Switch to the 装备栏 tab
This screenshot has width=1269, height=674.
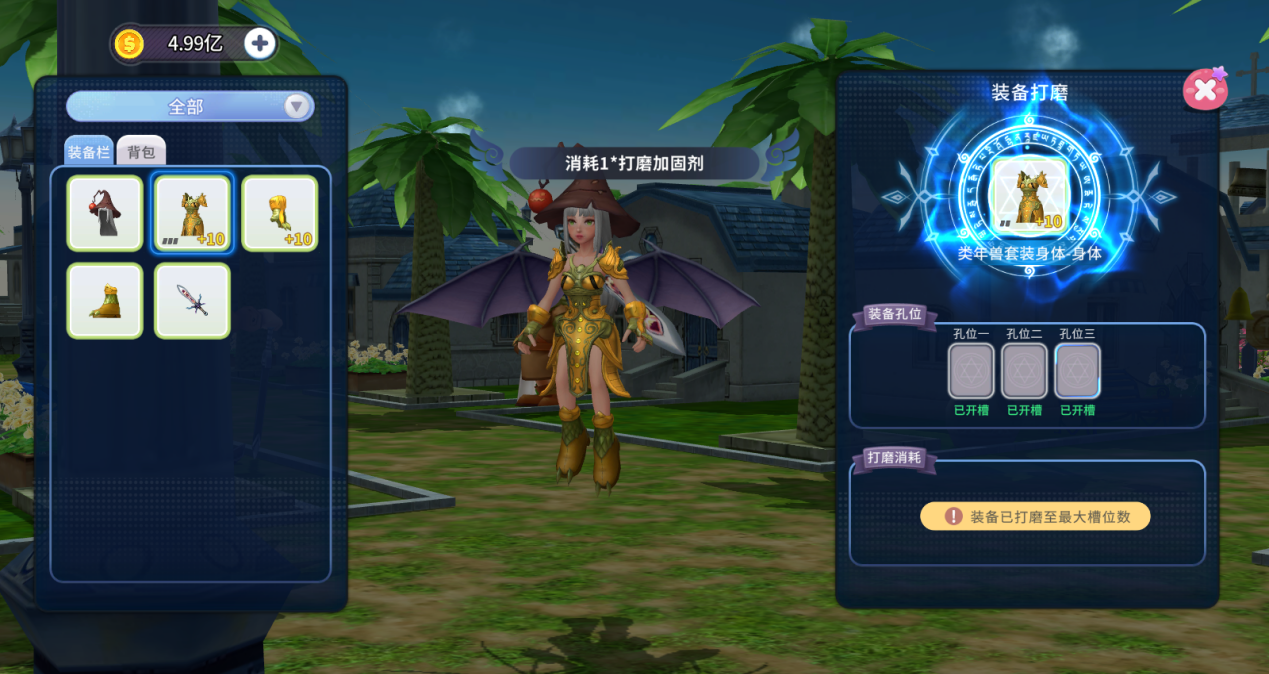click(89, 152)
